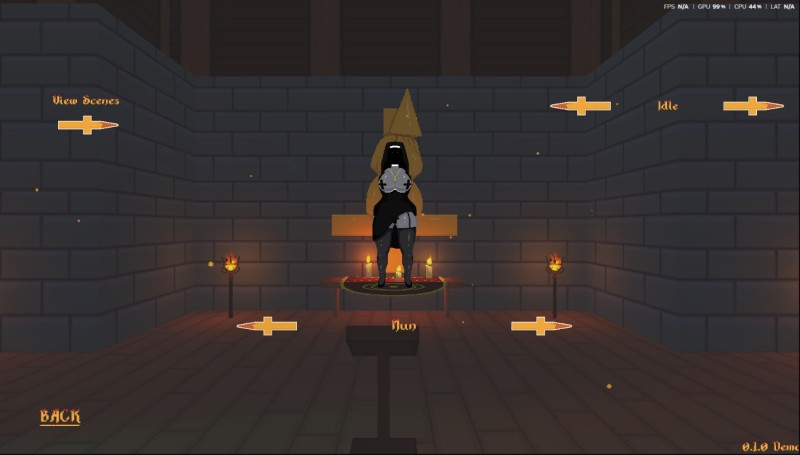Go back with the BACK button
Screen dimensions: 800x455
coord(60,417)
